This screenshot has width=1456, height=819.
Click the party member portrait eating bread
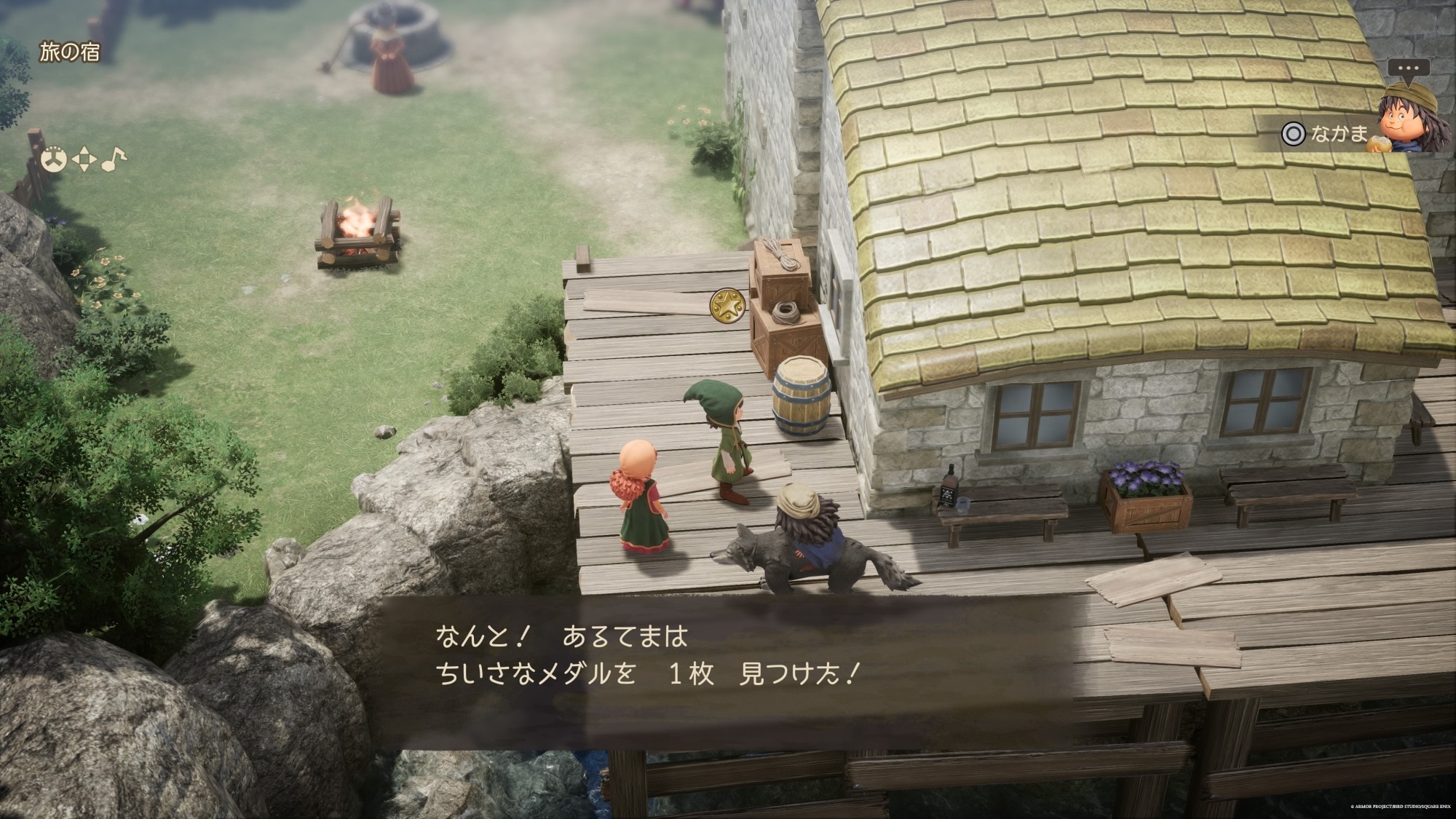pyautogui.click(x=1409, y=118)
